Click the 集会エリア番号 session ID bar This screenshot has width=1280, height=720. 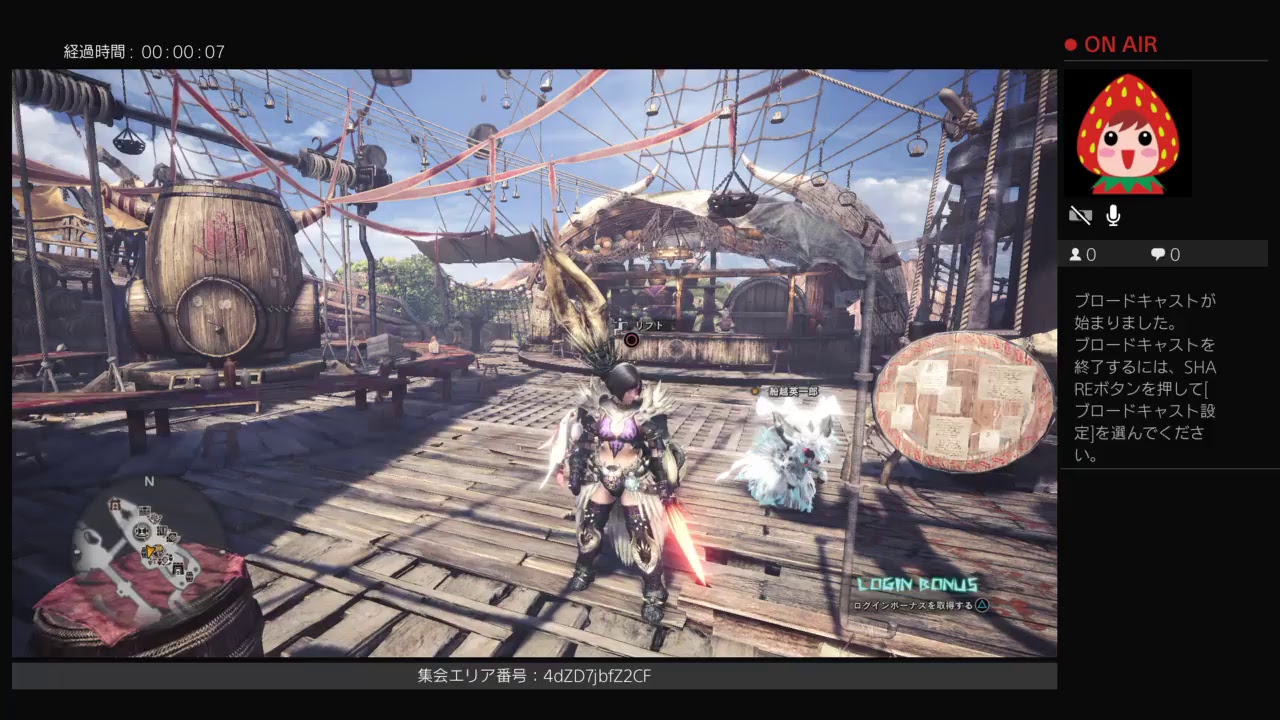[x=533, y=676]
